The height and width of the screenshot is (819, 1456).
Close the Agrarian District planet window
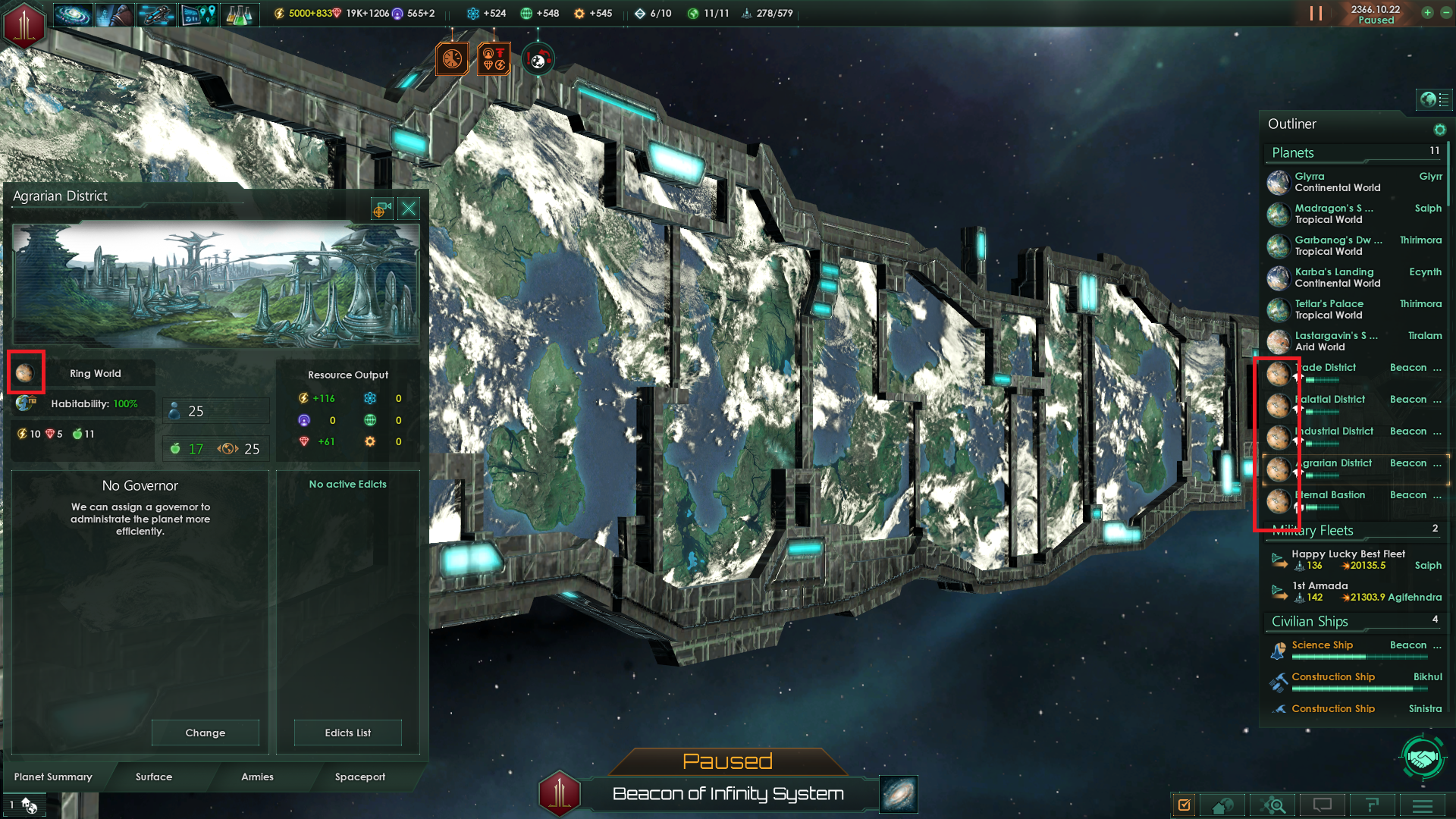pyautogui.click(x=409, y=209)
